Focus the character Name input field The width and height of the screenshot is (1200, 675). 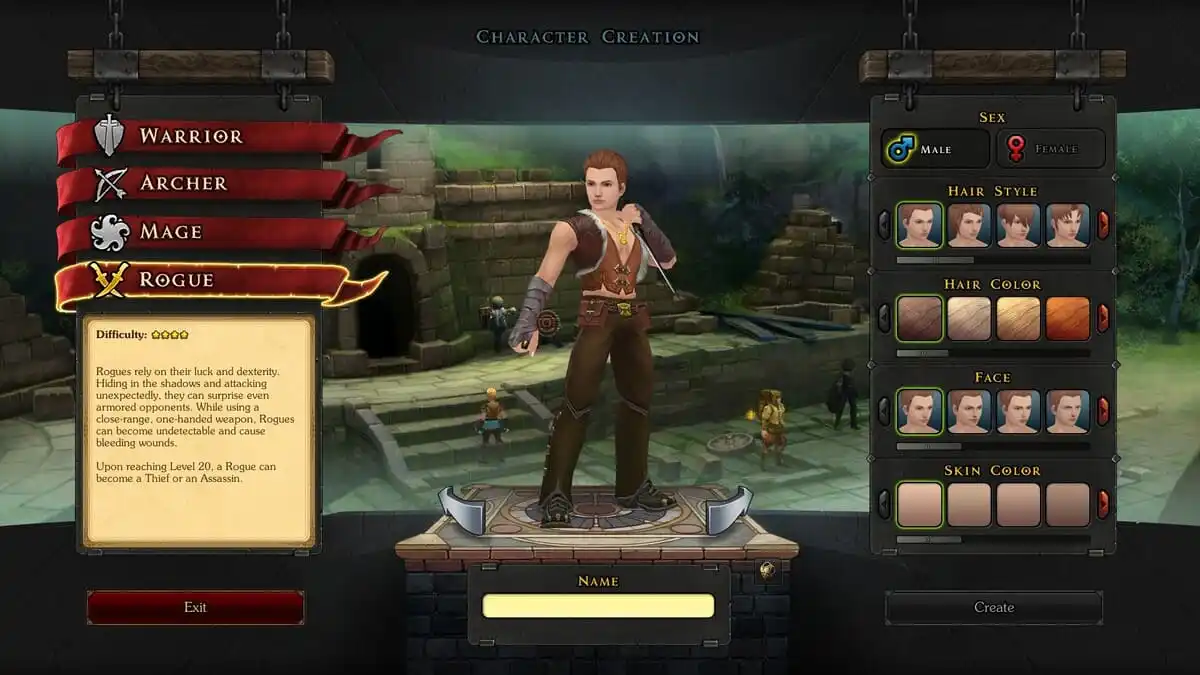598,606
